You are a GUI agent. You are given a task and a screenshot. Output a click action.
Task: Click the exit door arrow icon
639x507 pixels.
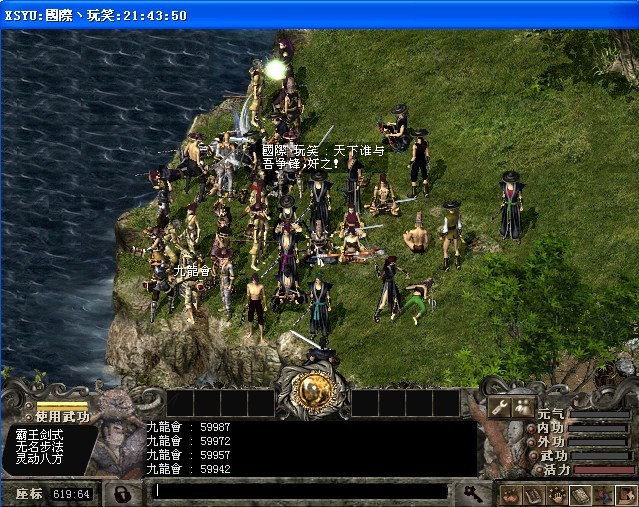pyautogui.click(x=625, y=494)
